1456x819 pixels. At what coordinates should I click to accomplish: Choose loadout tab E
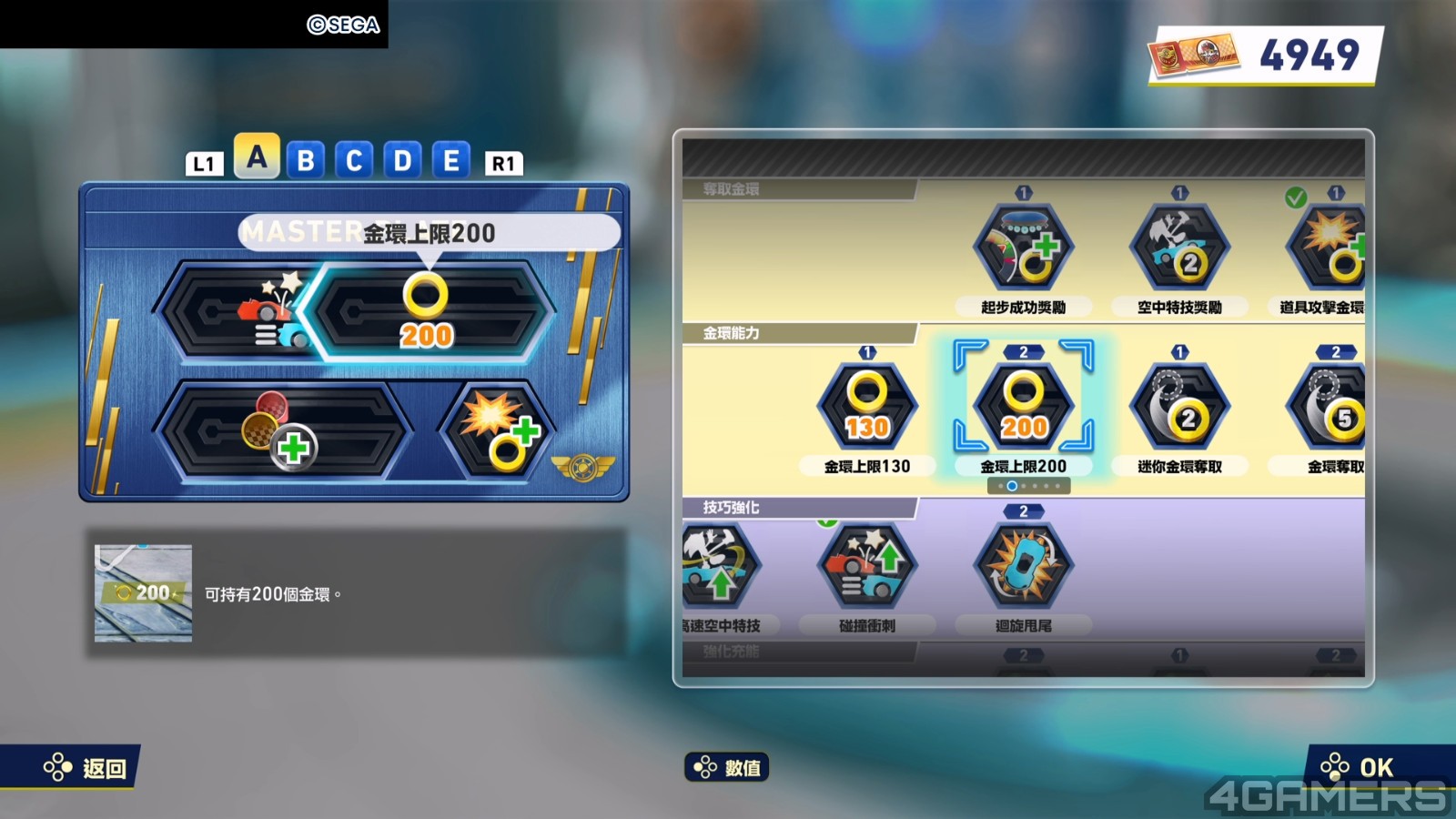click(x=450, y=161)
